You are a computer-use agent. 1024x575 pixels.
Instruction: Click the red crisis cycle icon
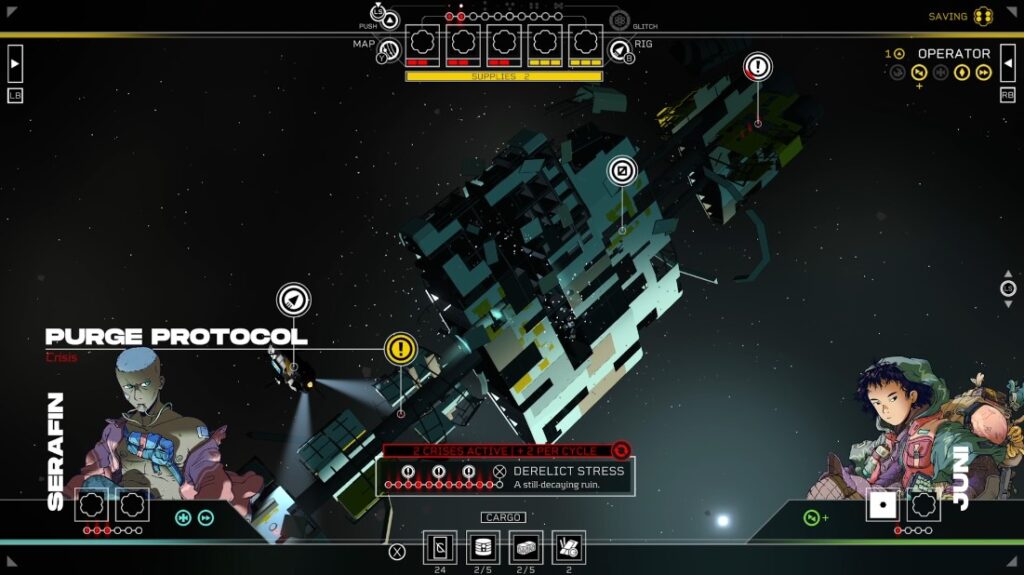pos(621,451)
